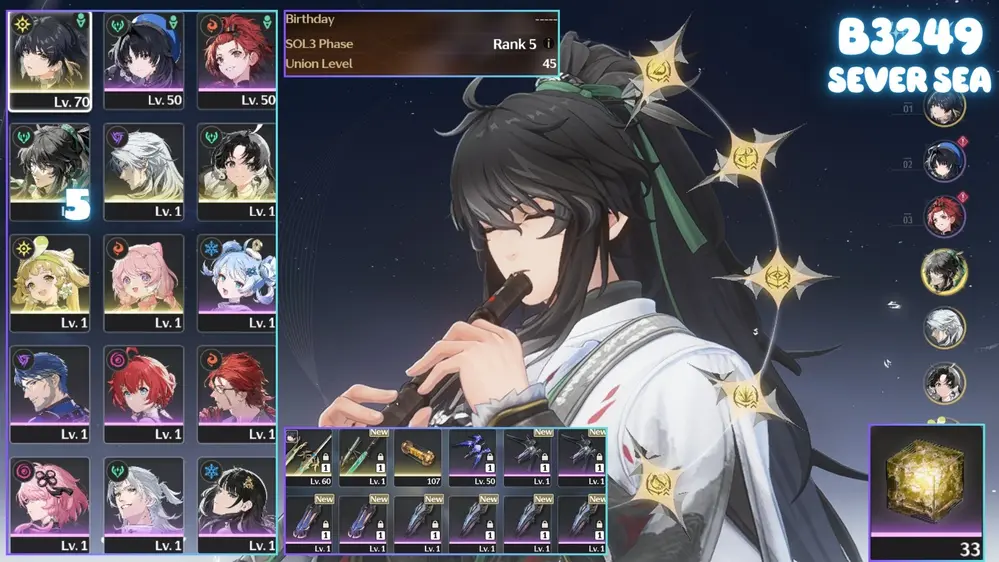
Task: Pick the Lv. 50 red-haired character portrait
Action: tap(236, 60)
